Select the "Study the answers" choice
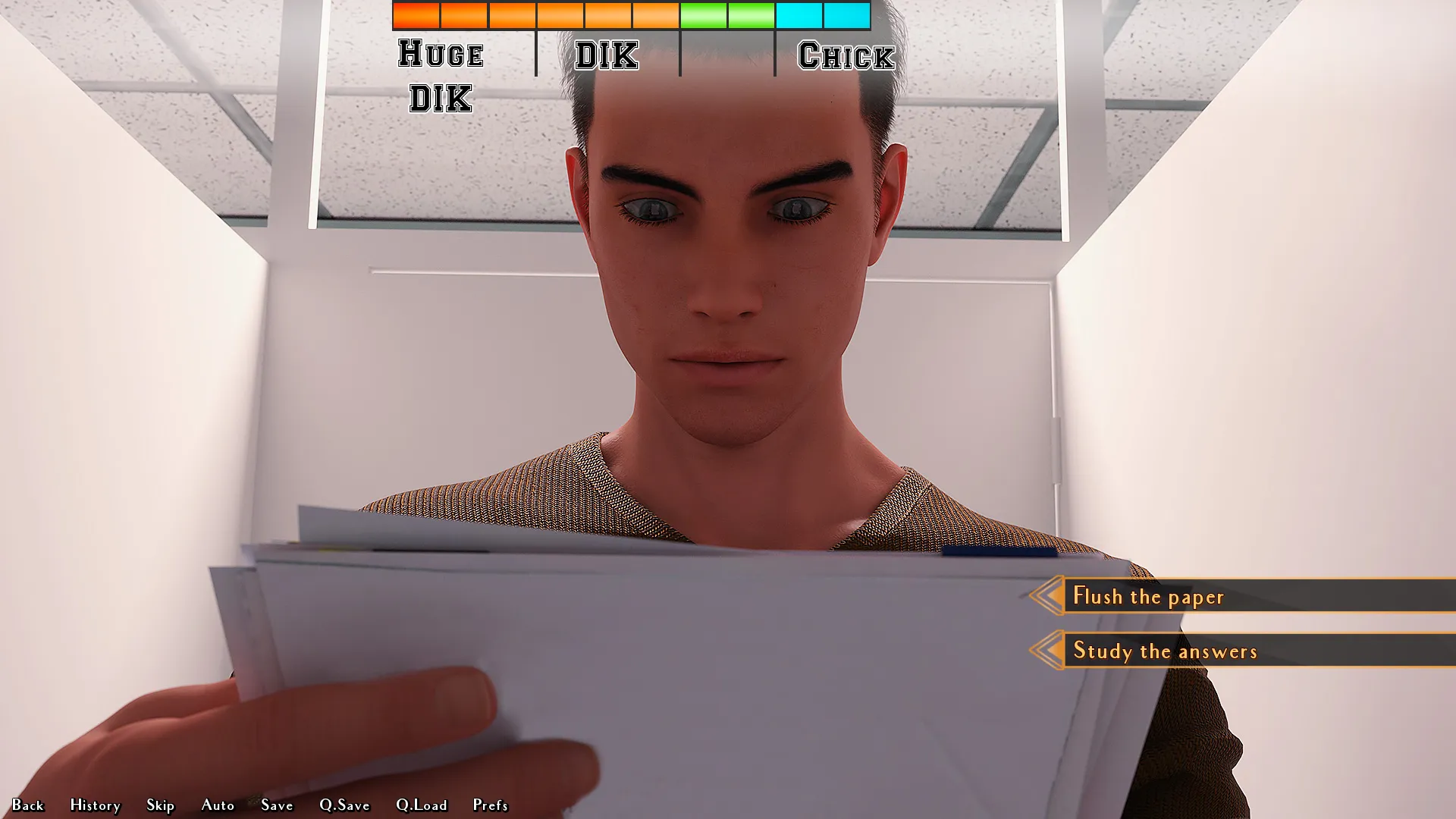 1165,651
